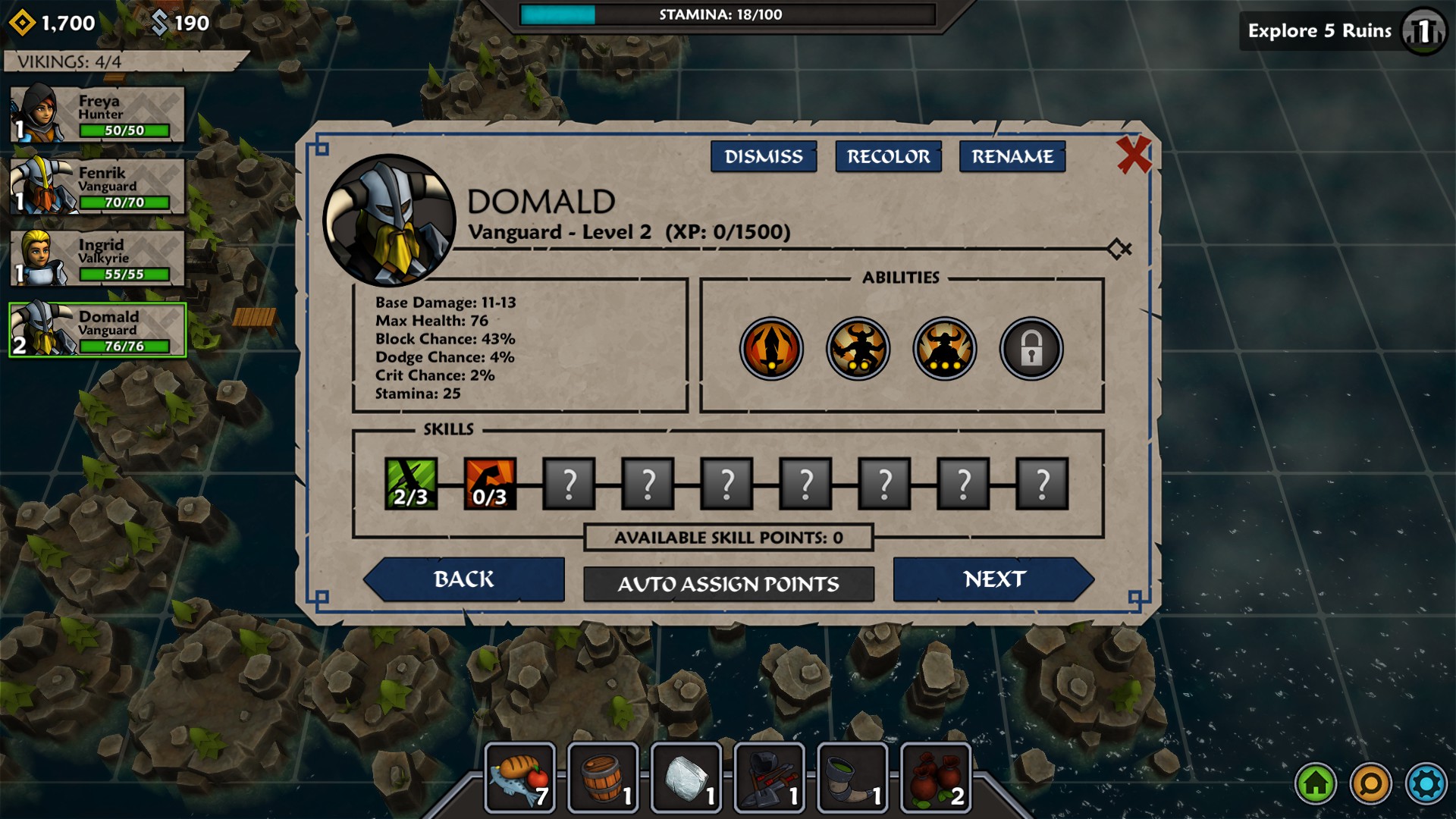The height and width of the screenshot is (819, 1456).
Task: Dismiss the viking Domald
Action: (x=763, y=156)
